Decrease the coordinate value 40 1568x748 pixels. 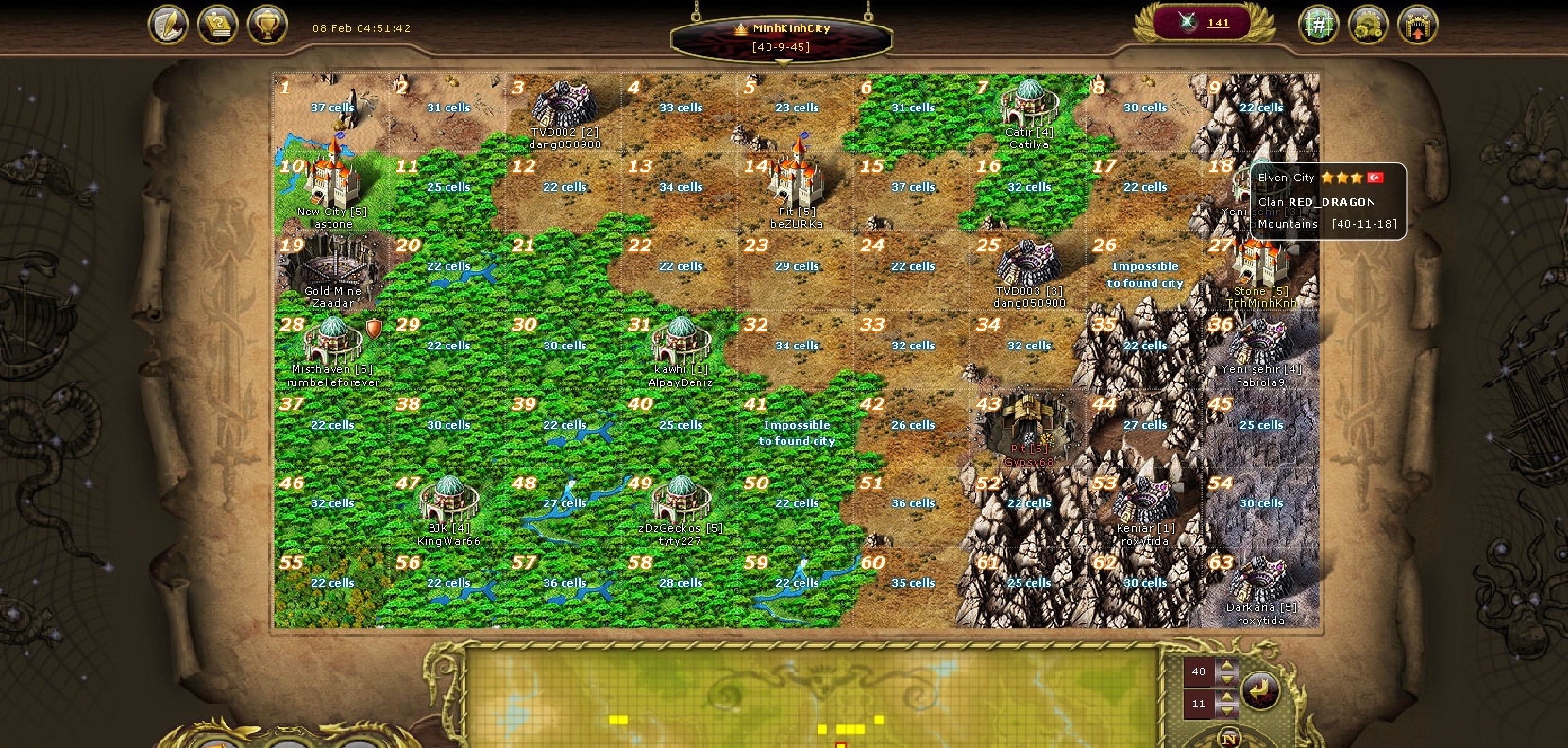point(1227,679)
